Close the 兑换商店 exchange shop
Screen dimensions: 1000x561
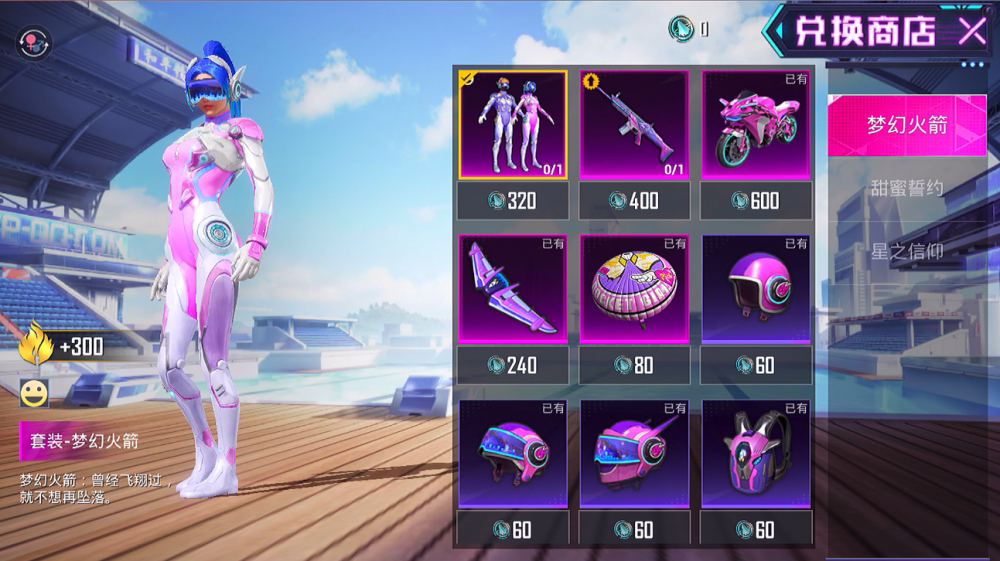pos(972,31)
